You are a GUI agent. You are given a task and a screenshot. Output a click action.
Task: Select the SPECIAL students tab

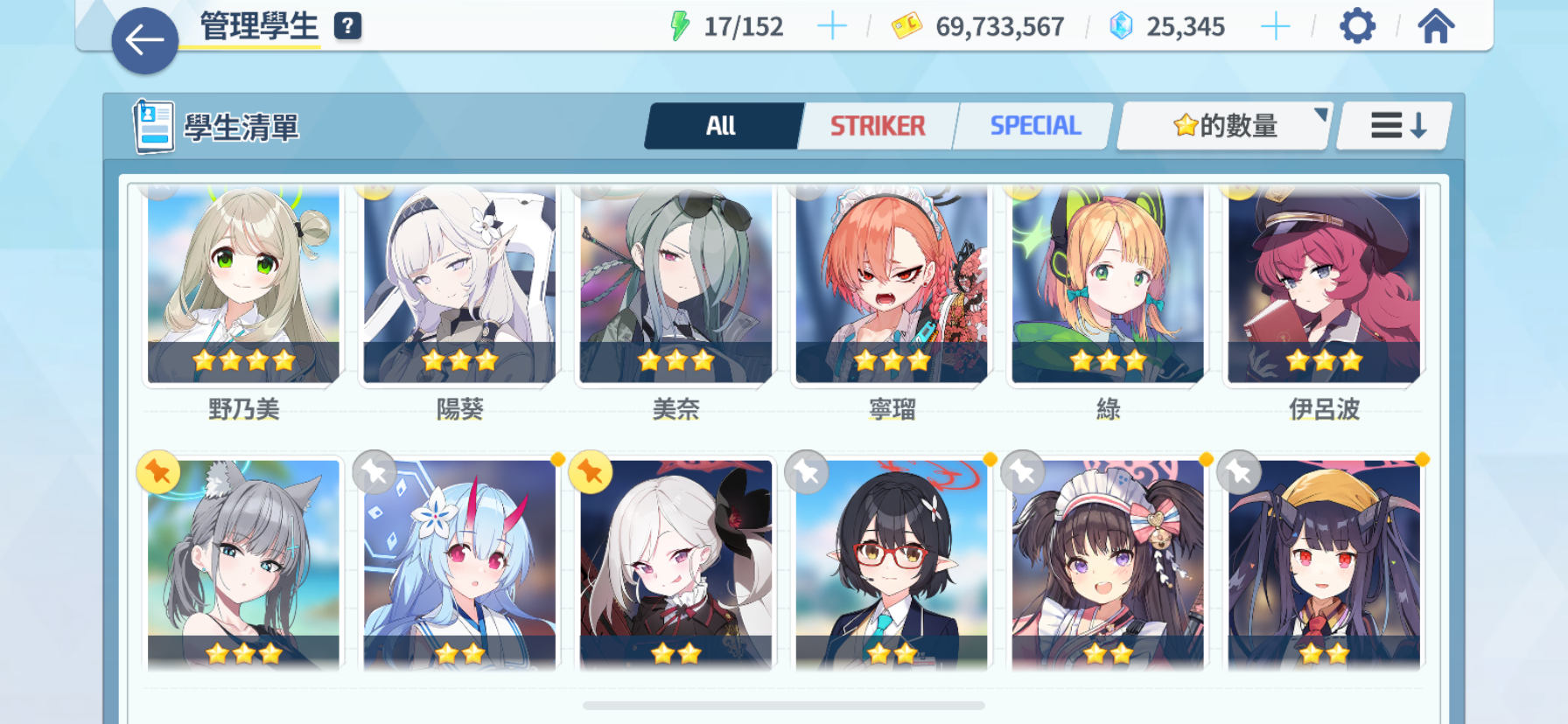(1034, 125)
